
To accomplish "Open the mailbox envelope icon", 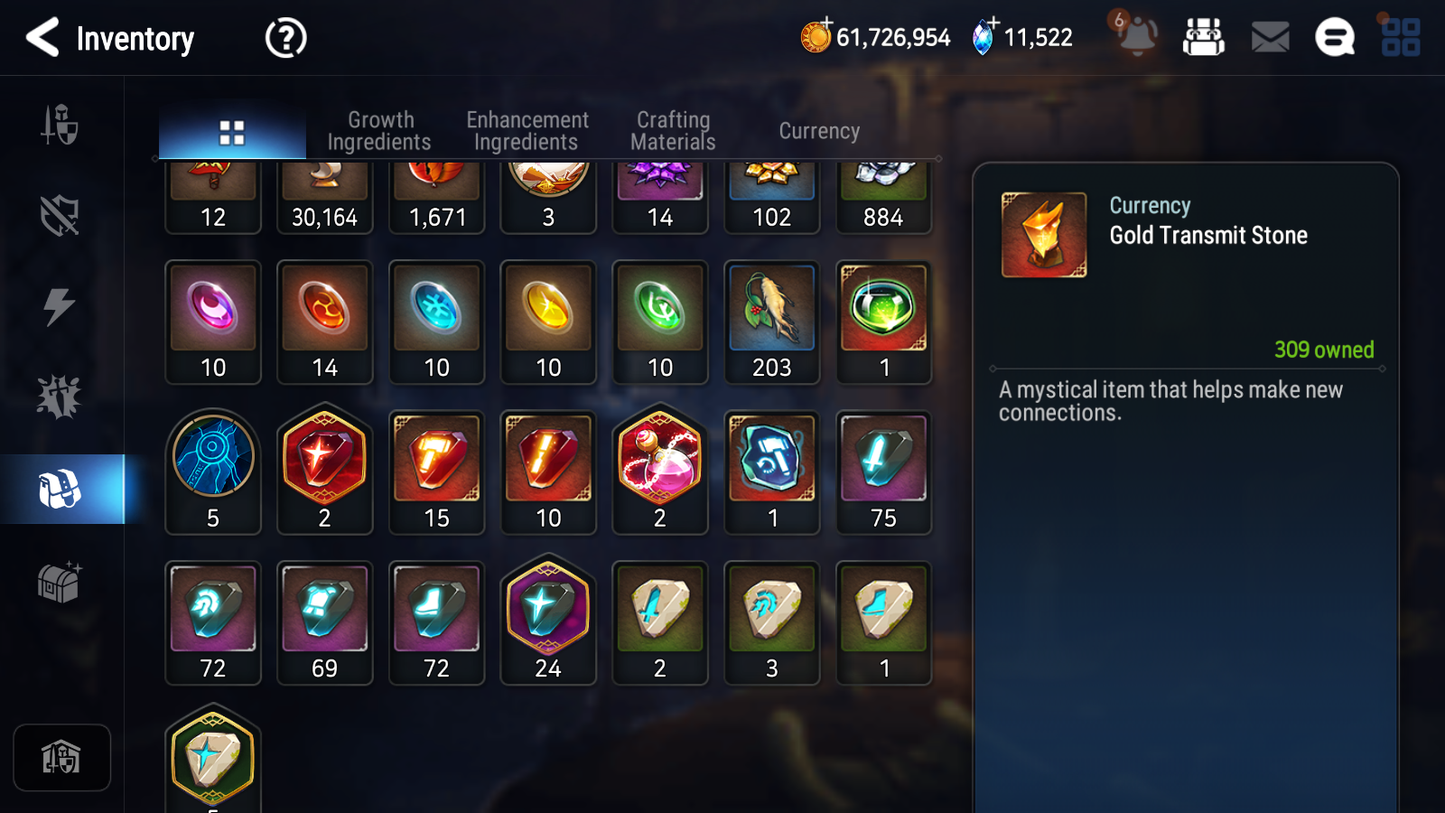I will [x=1270, y=38].
